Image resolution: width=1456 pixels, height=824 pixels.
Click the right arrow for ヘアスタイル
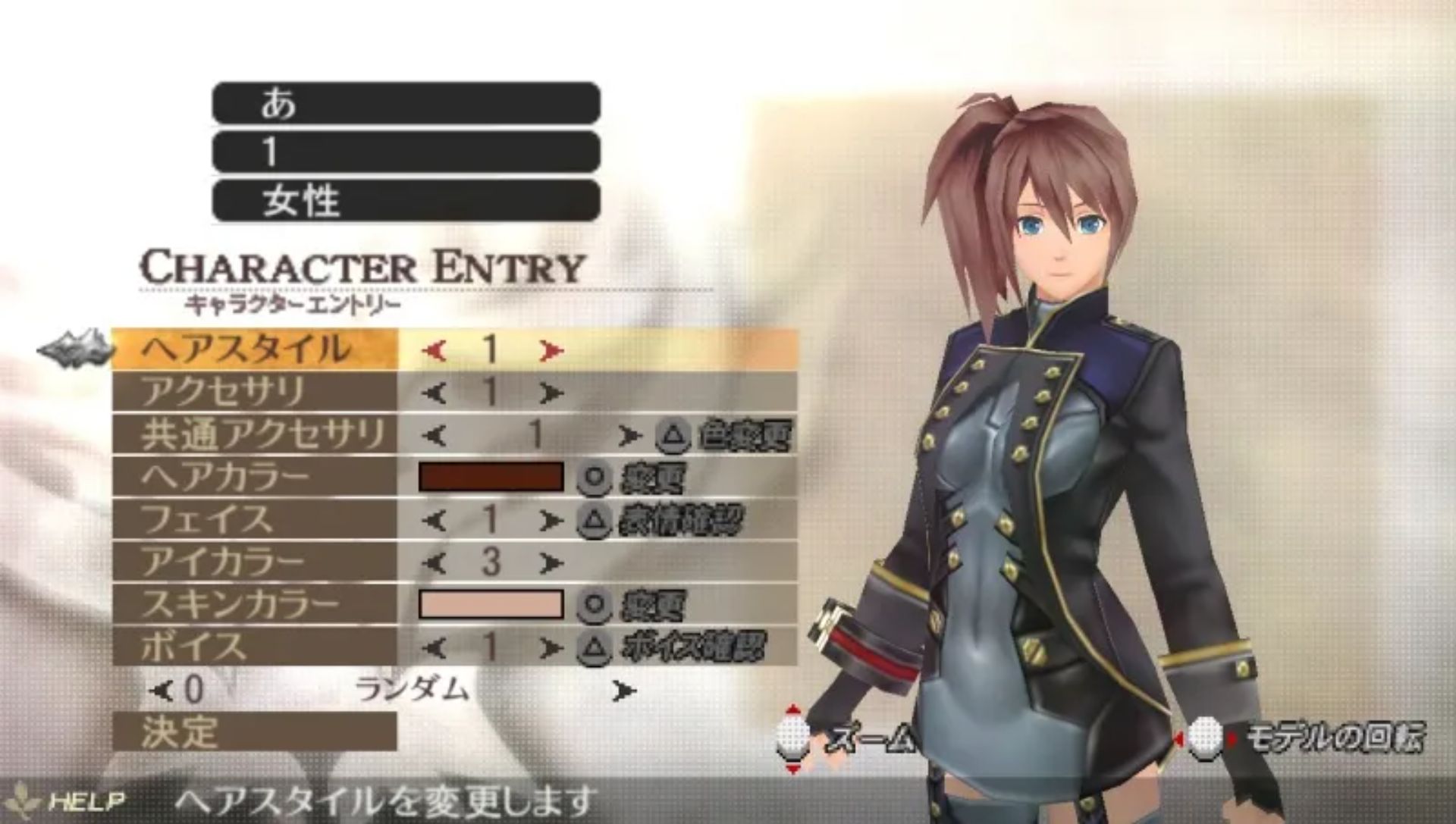[x=551, y=350]
